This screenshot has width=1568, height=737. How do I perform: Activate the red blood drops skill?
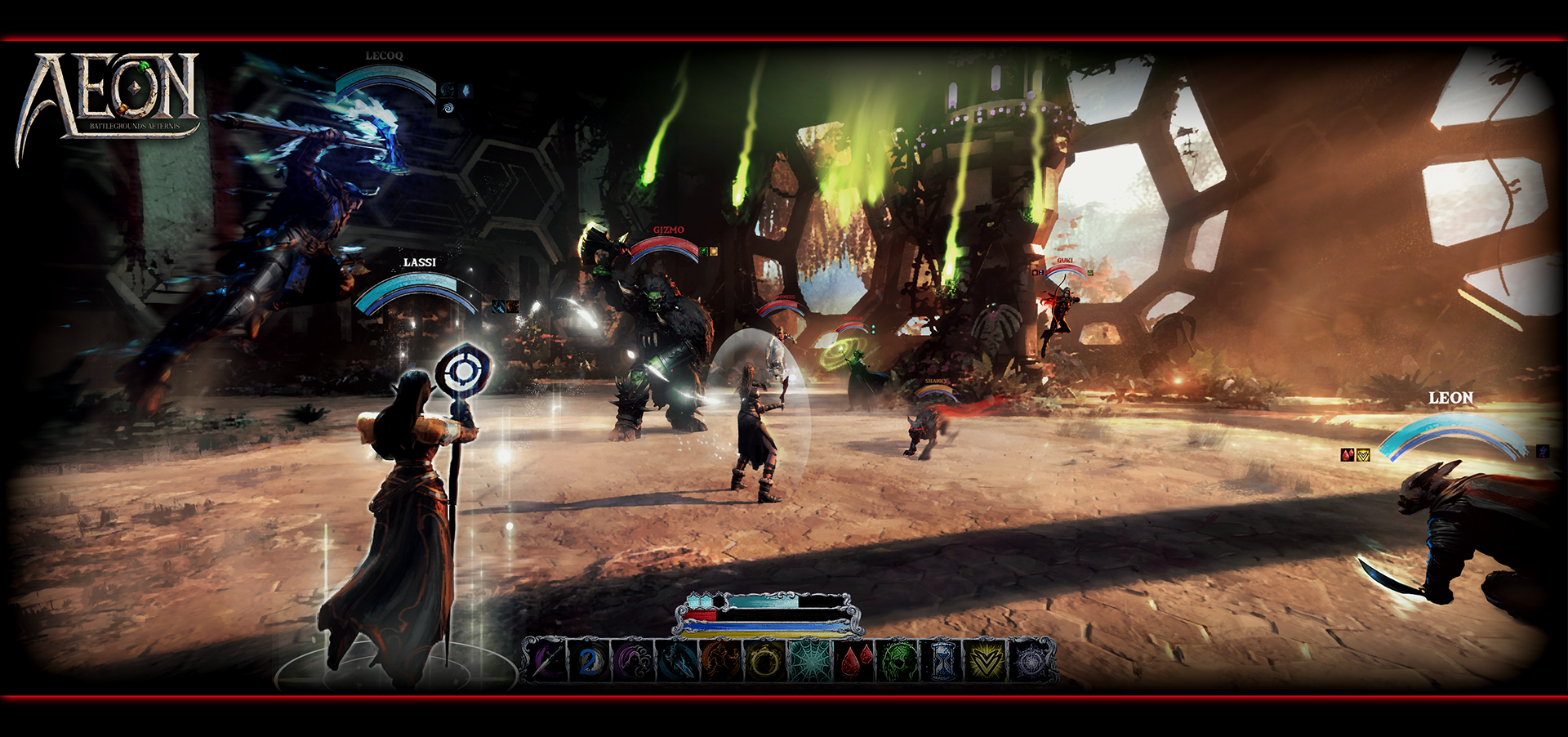click(x=854, y=660)
